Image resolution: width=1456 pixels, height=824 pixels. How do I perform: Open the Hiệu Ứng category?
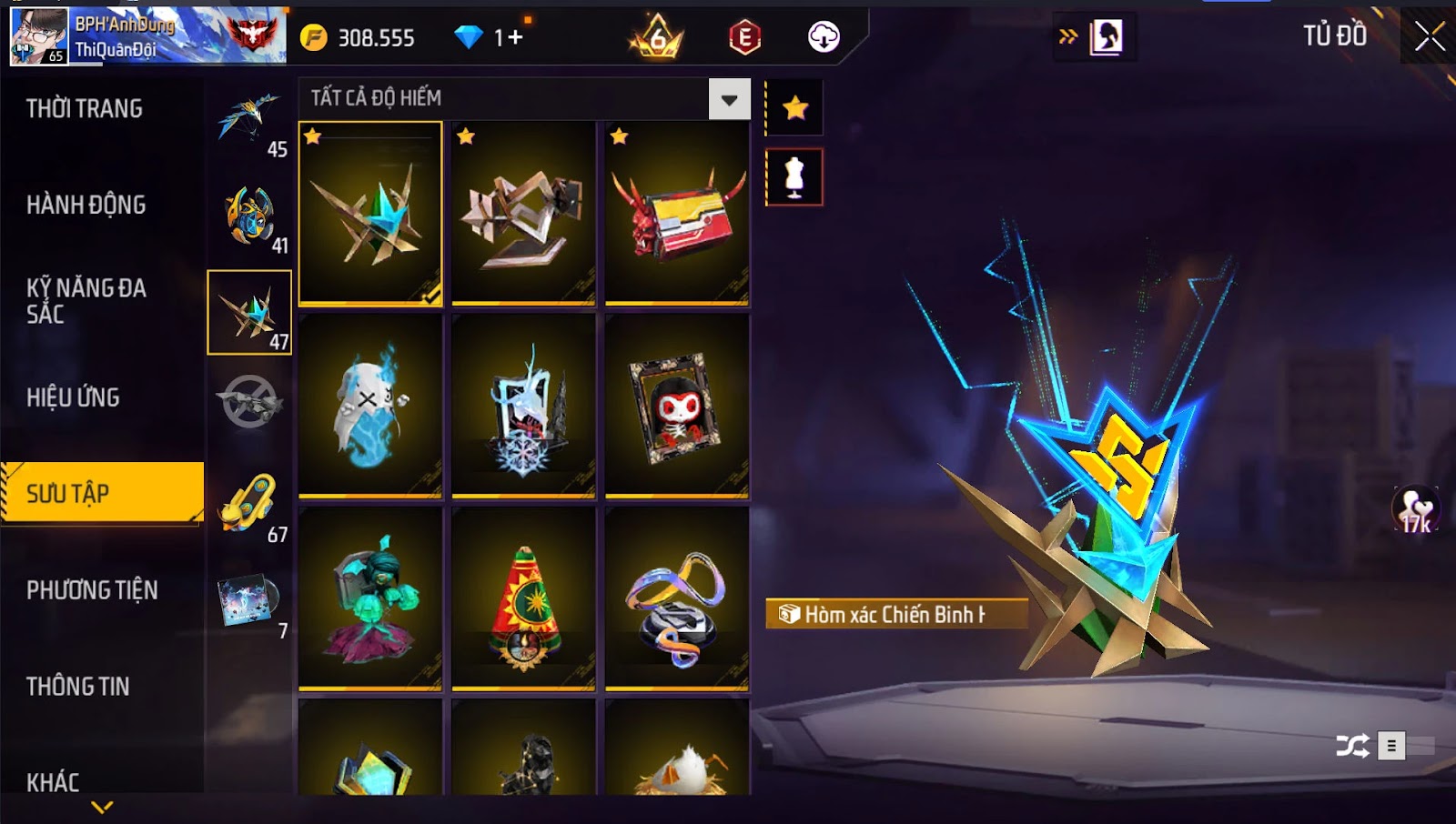coord(73,397)
